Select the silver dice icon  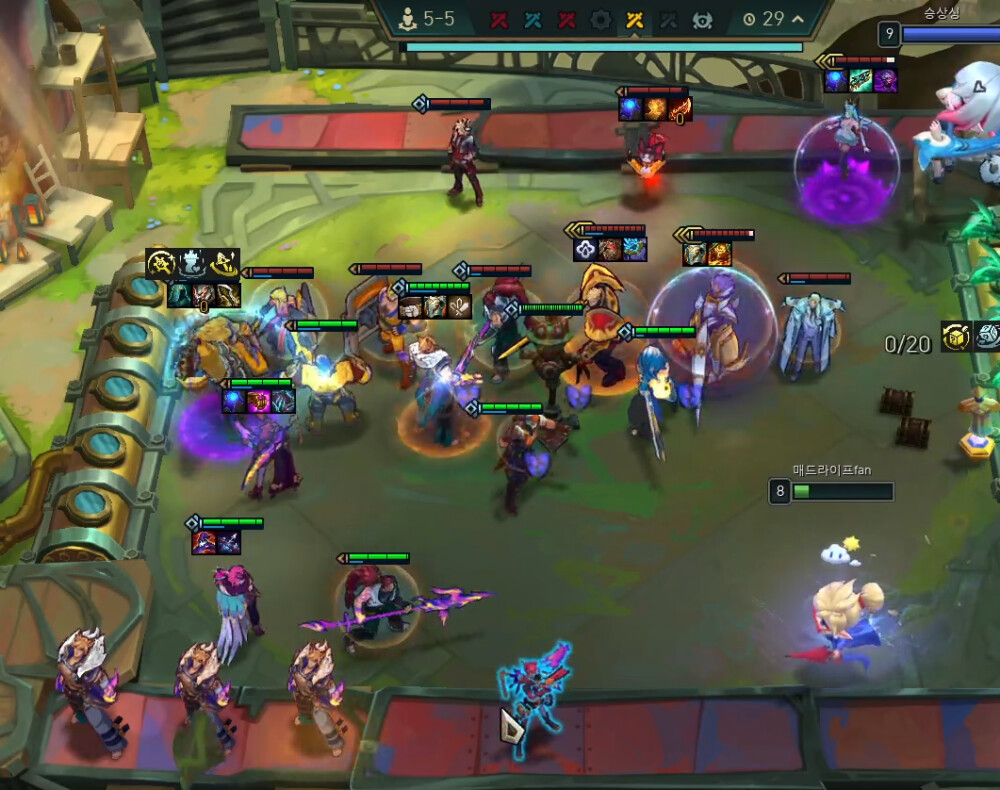tap(988, 337)
